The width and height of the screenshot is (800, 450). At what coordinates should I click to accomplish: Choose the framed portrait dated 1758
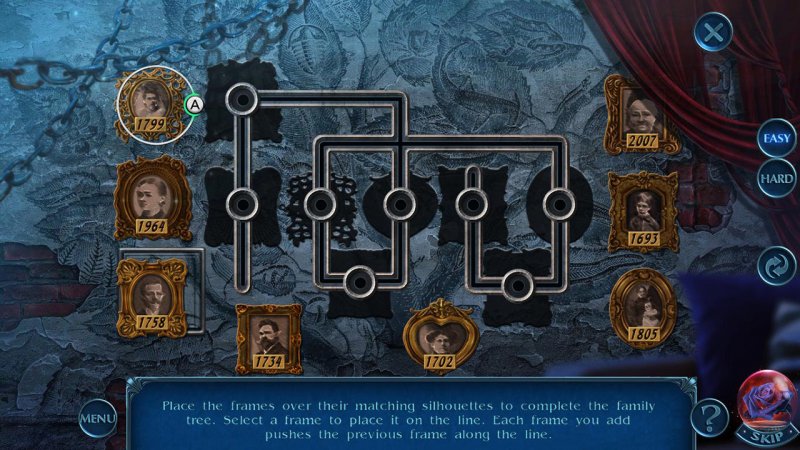[152, 295]
